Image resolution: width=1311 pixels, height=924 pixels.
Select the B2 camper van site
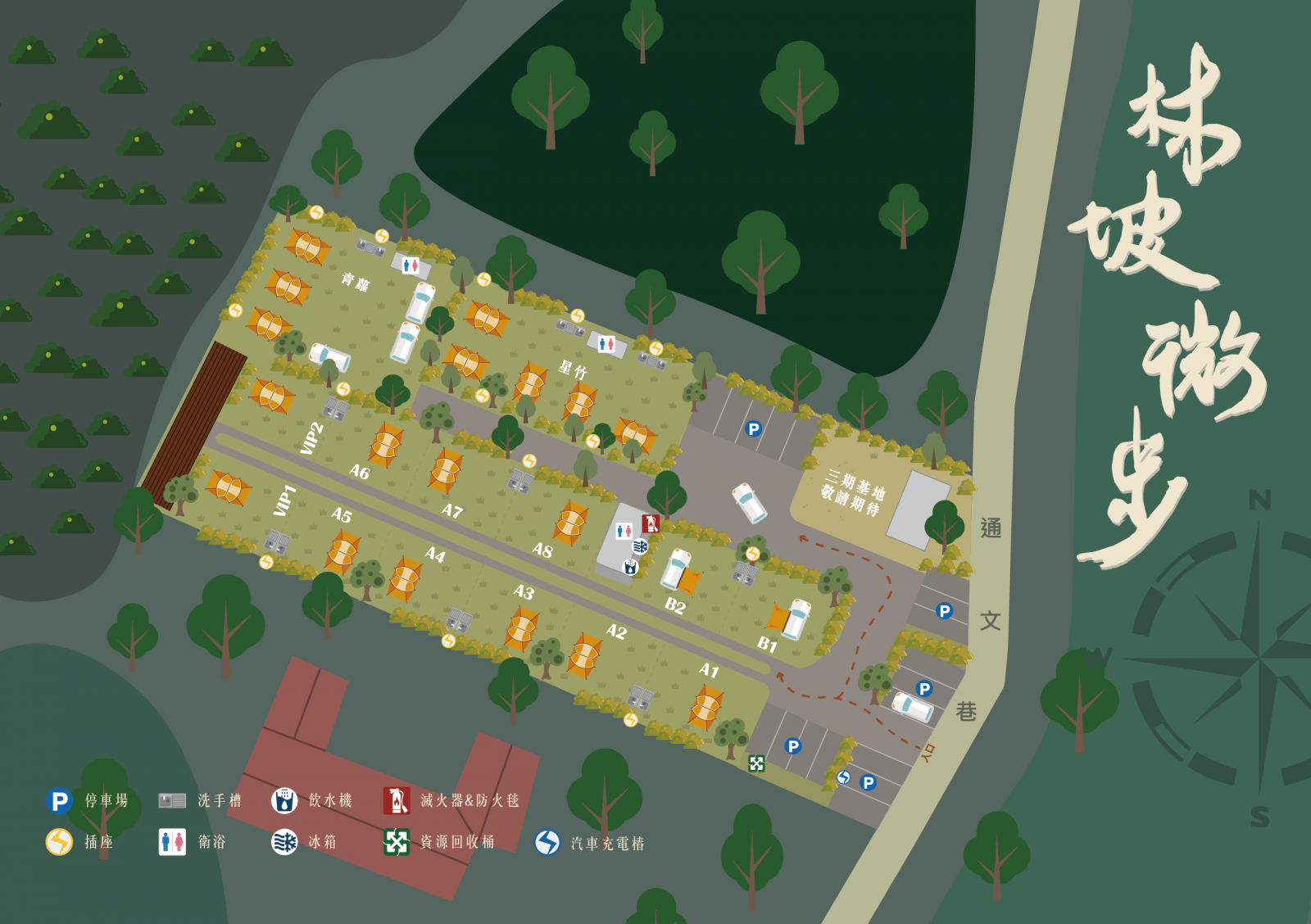click(674, 605)
